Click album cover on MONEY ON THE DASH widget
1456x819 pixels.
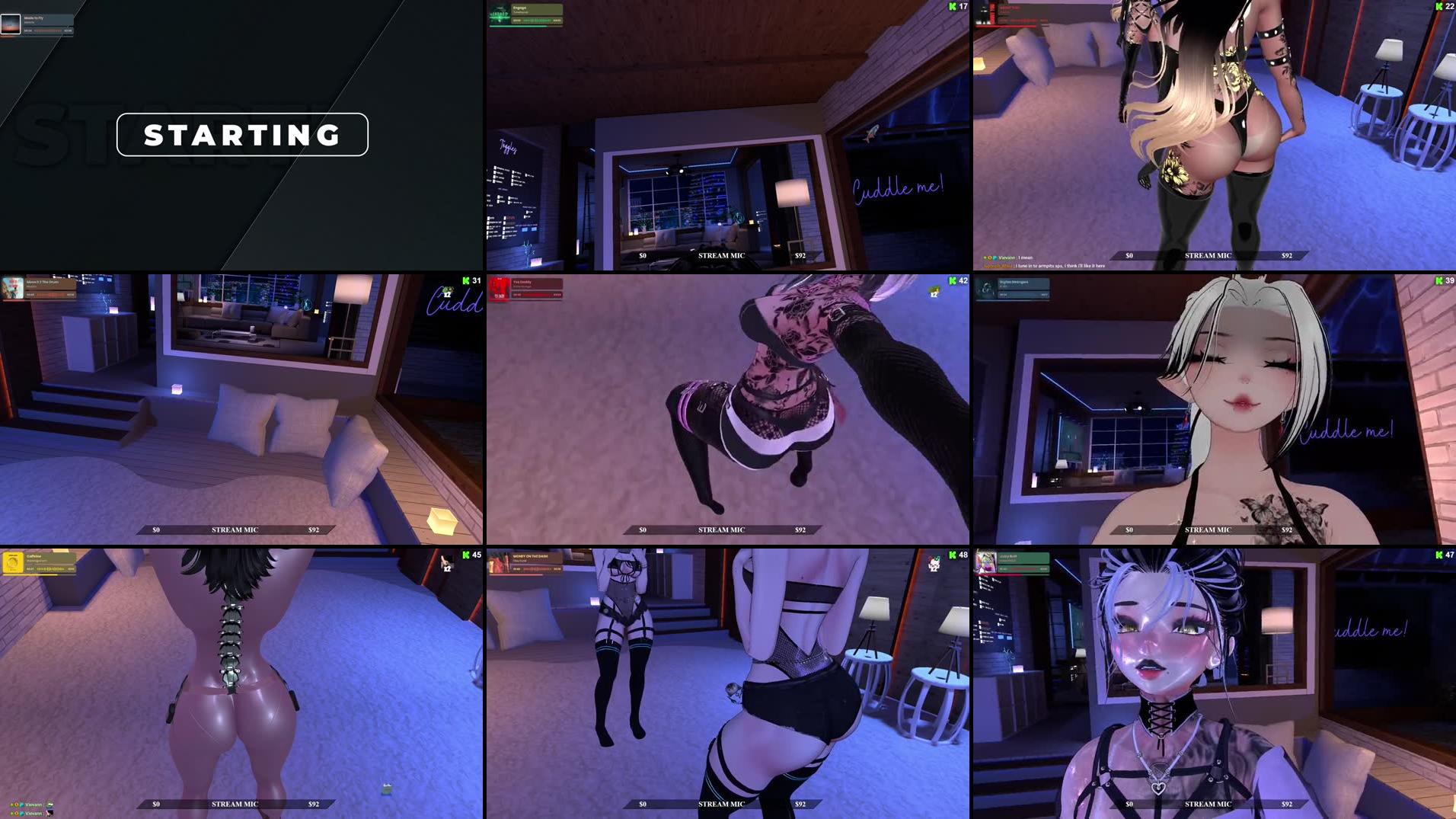pos(499,561)
